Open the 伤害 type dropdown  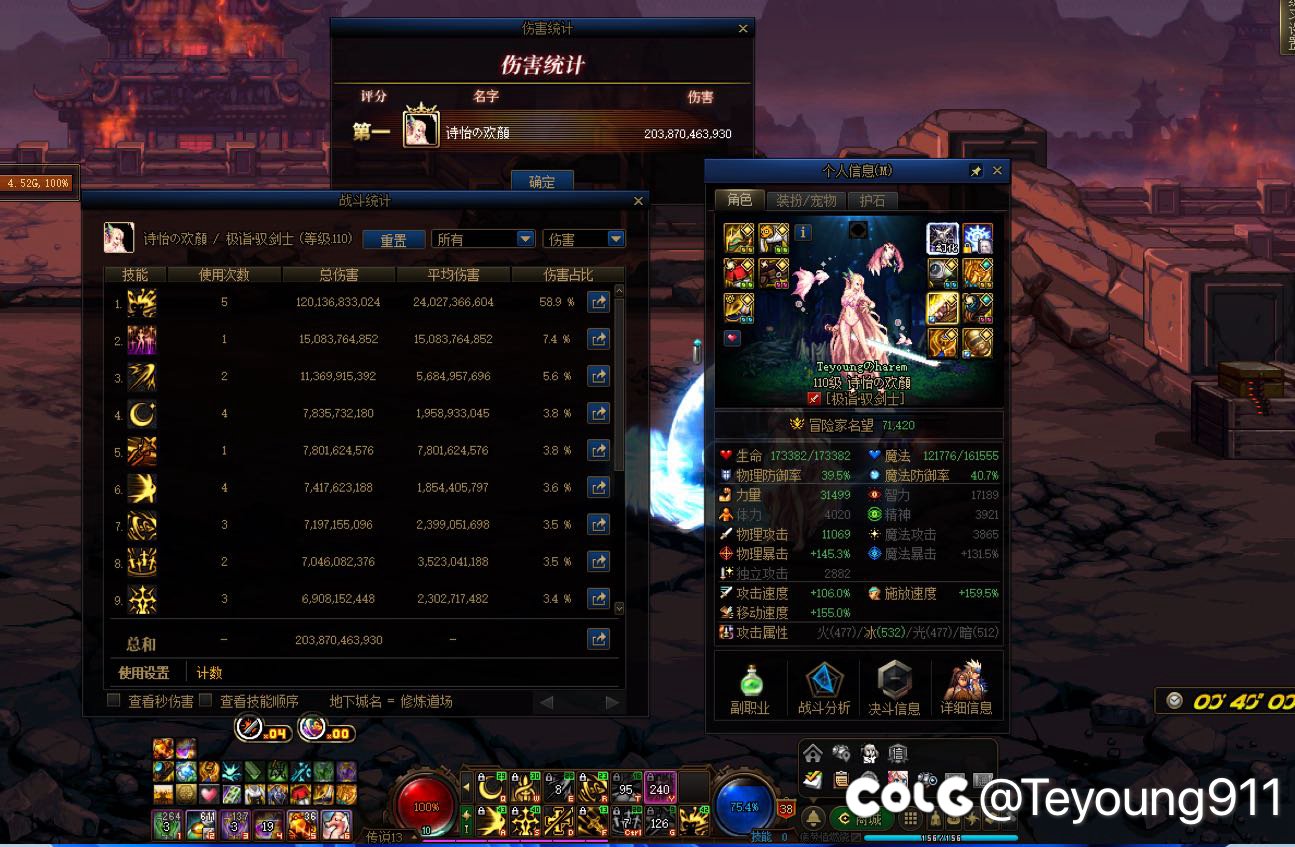[583, 240]
